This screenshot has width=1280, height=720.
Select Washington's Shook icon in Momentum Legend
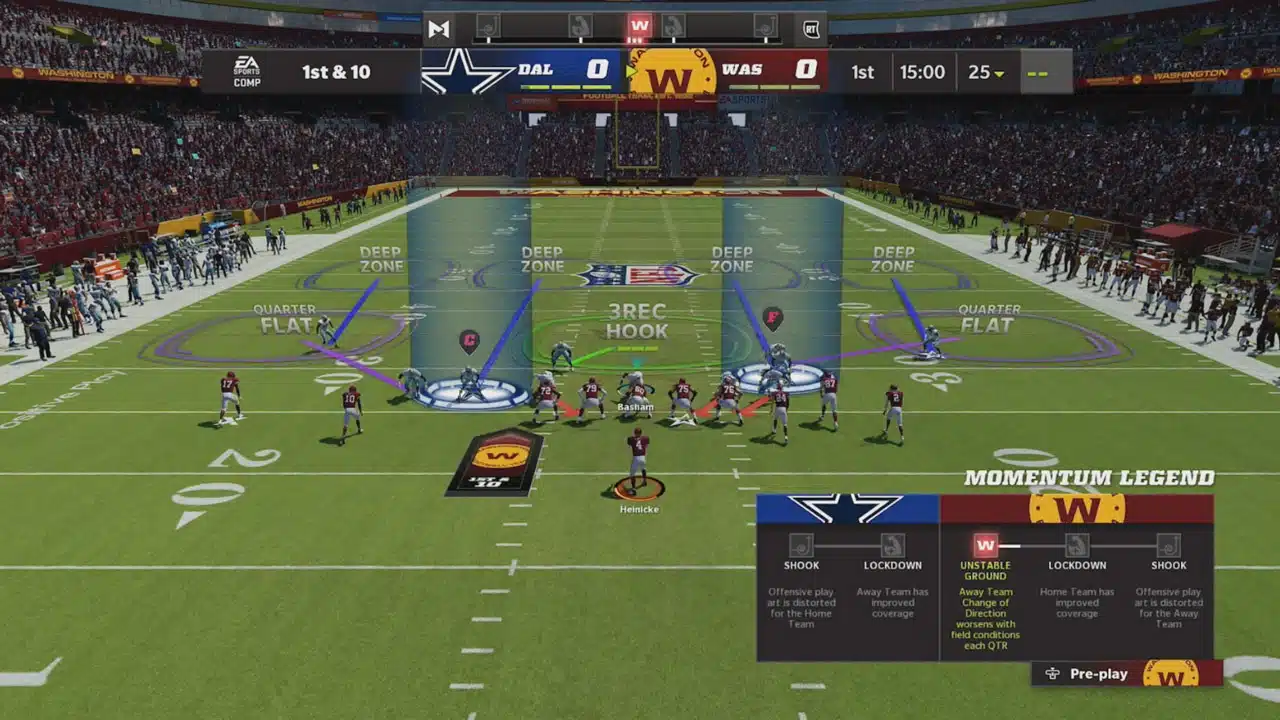tap(1168, 545)
